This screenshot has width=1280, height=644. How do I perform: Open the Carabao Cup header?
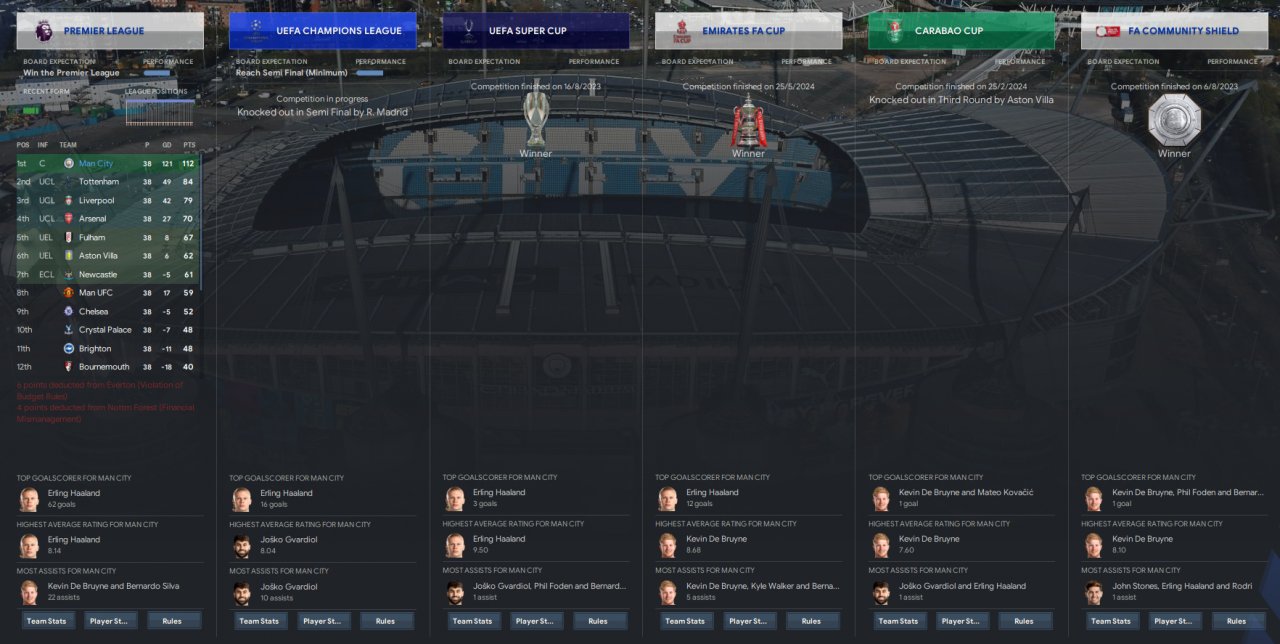961,31
